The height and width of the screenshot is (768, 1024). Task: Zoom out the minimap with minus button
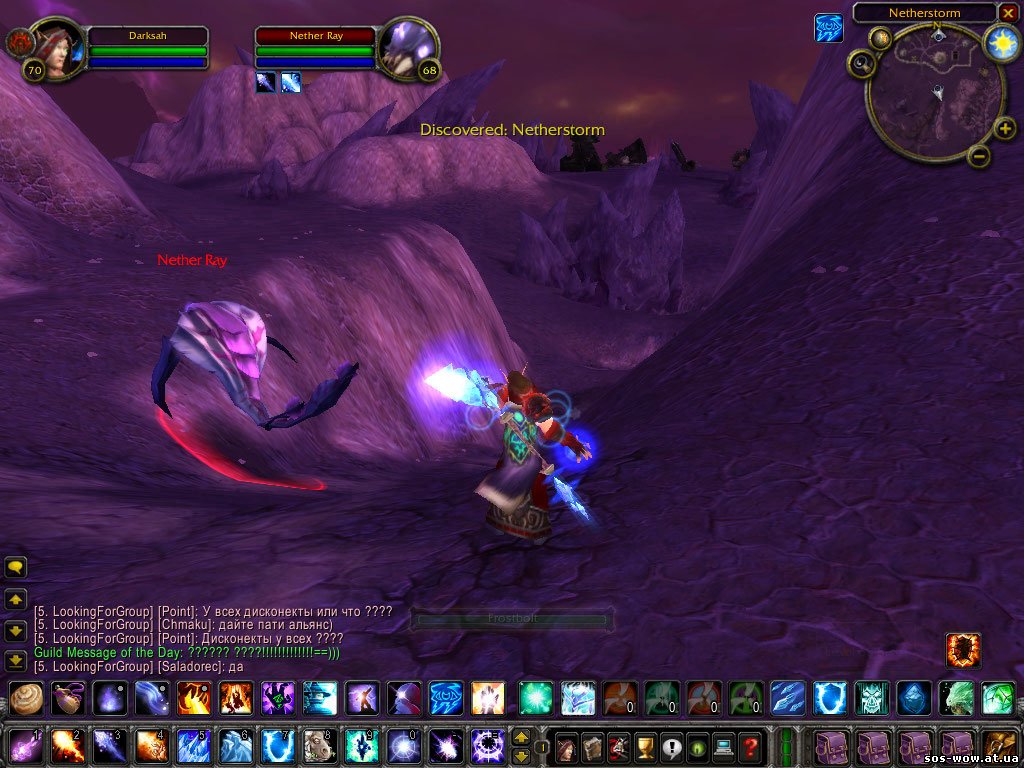tap(979, 155)
